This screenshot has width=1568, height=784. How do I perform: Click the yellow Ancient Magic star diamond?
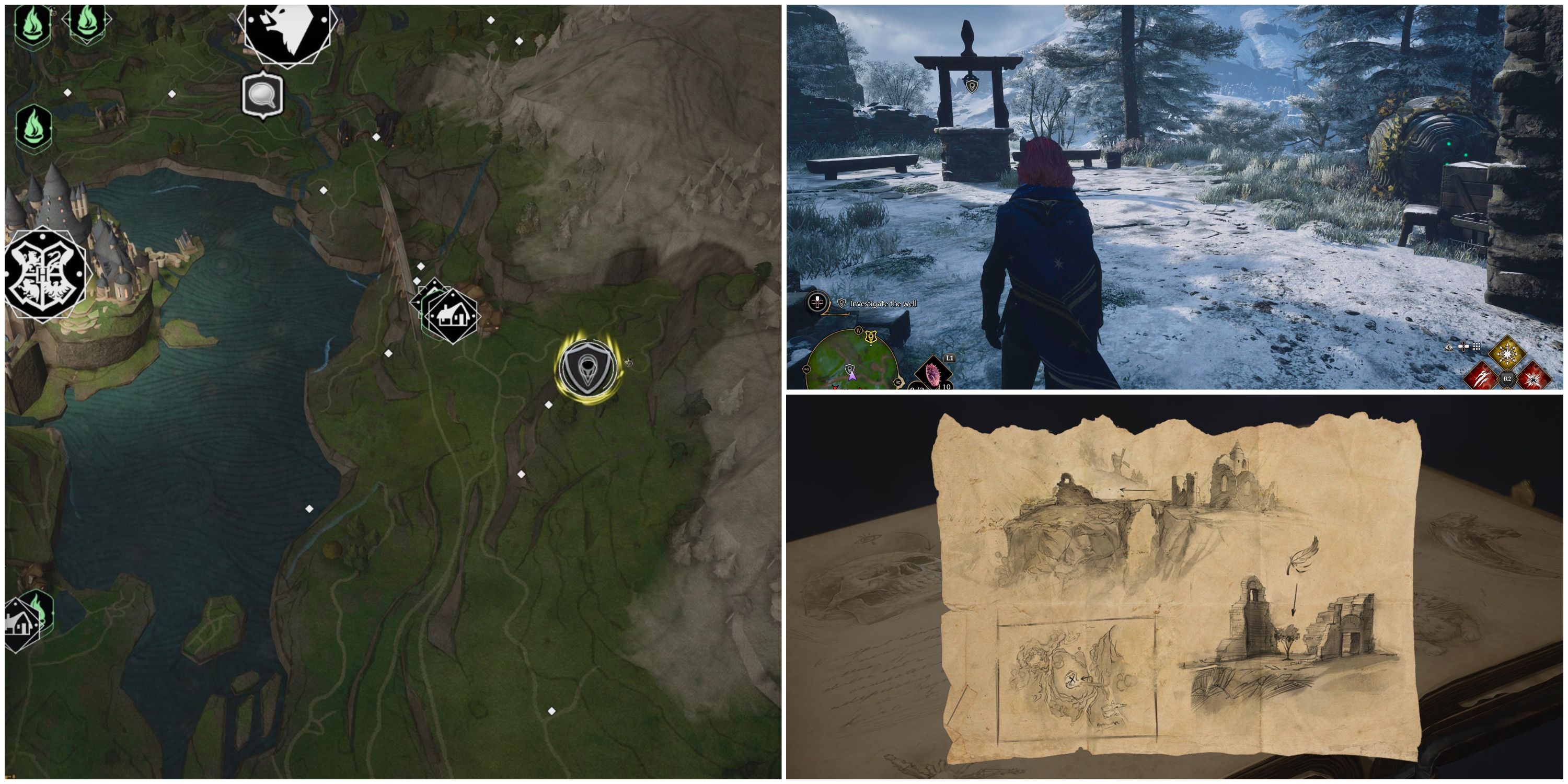point(1507,354)
